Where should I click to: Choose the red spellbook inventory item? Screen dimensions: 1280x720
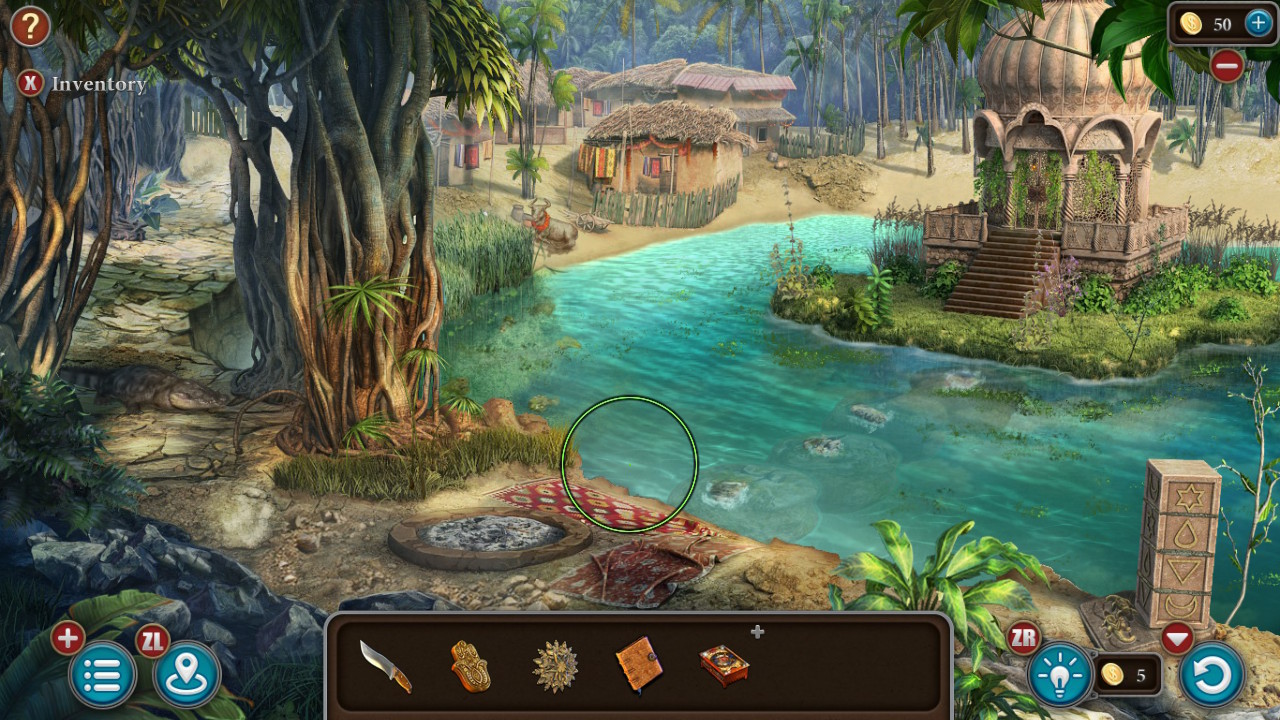tap(724, 668)
